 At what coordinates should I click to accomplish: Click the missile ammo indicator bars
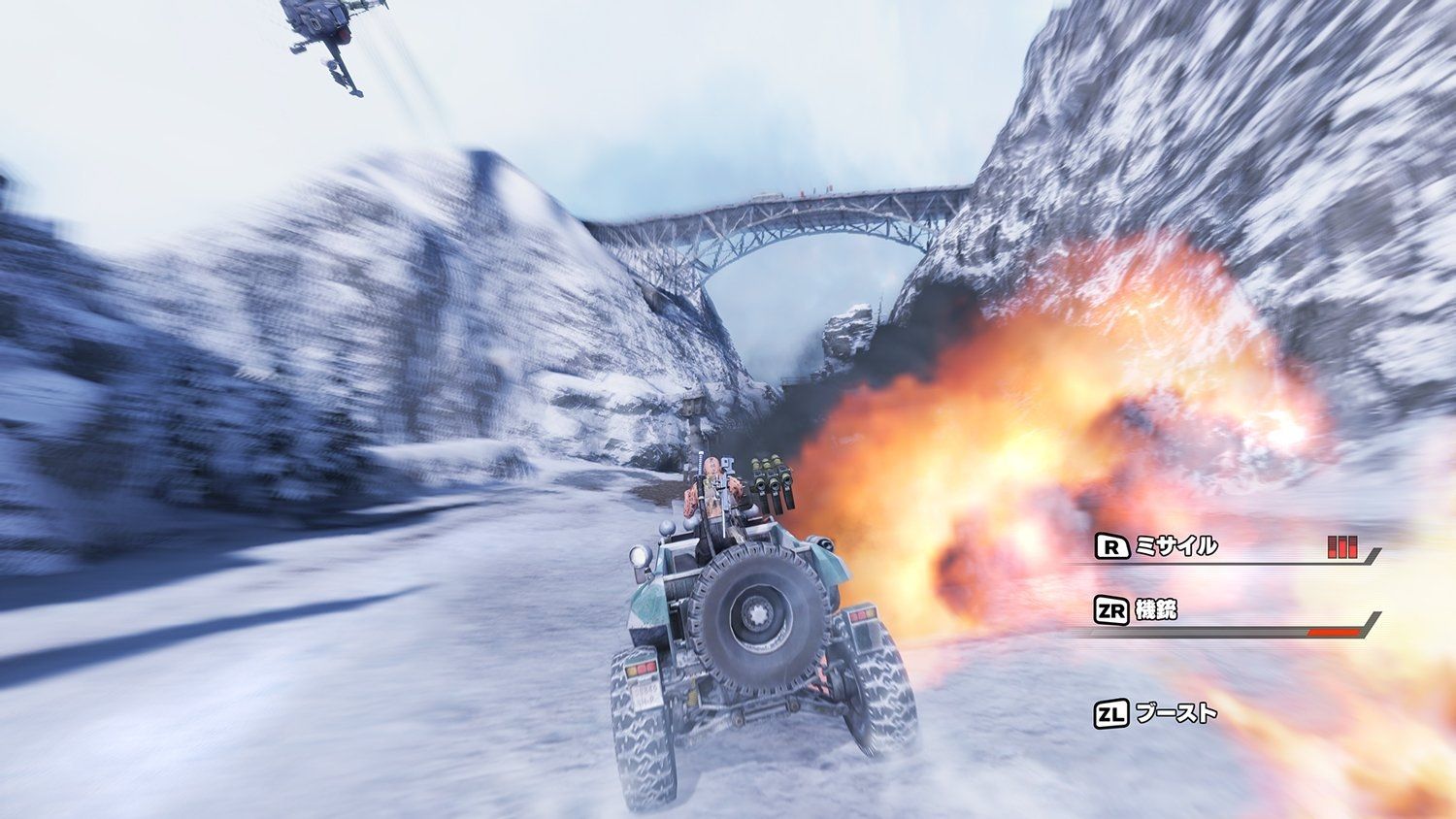pyautogui.click(x=1344, y=546)
